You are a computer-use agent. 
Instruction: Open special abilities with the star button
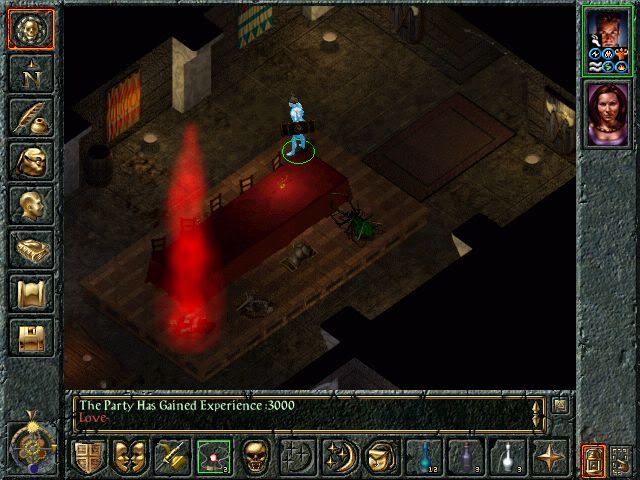[x=549, y=457]
